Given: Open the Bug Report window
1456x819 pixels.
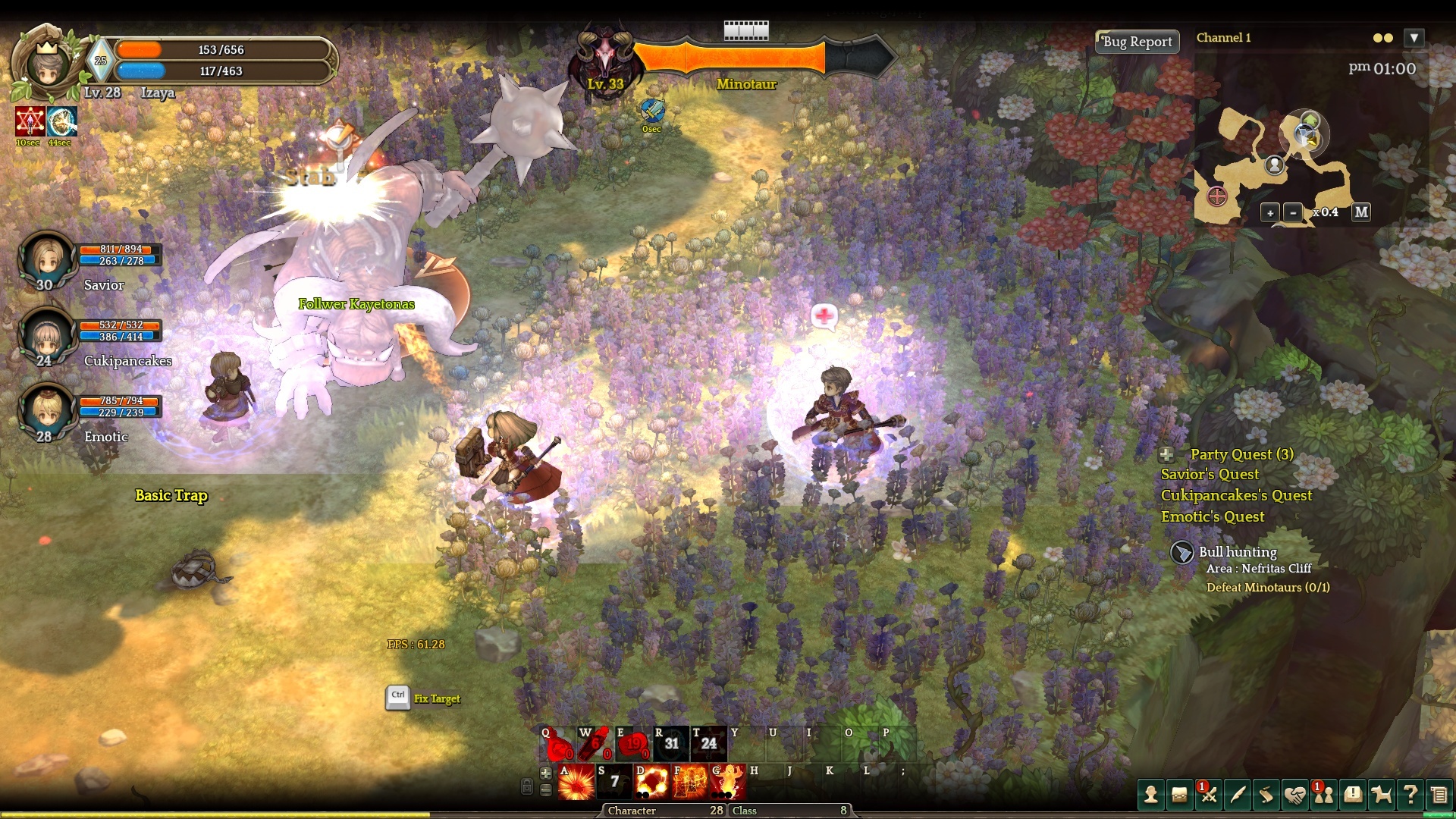Looking at the screenshot, I should click(1137, 42).
